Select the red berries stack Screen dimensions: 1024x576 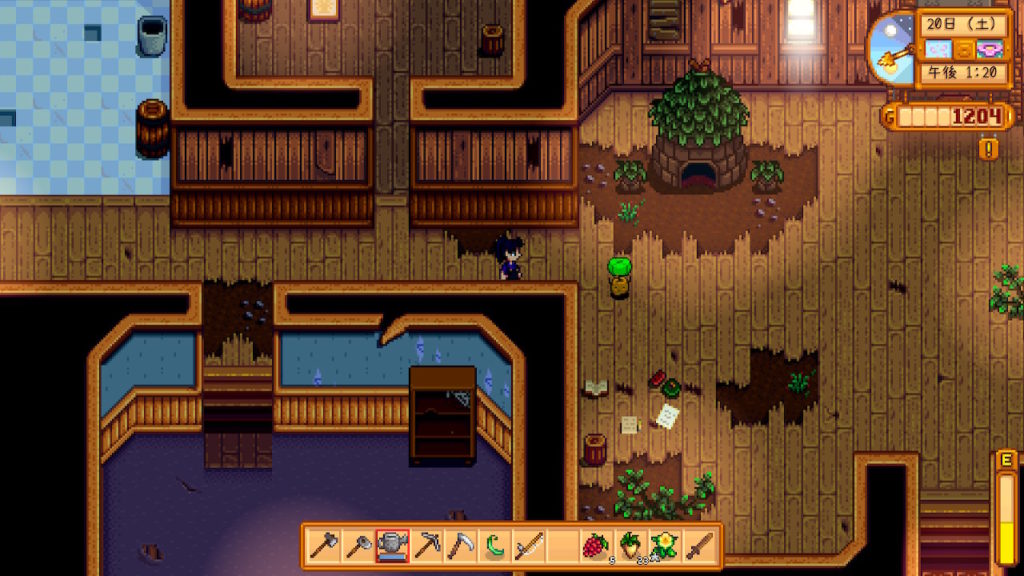[596, 546]
